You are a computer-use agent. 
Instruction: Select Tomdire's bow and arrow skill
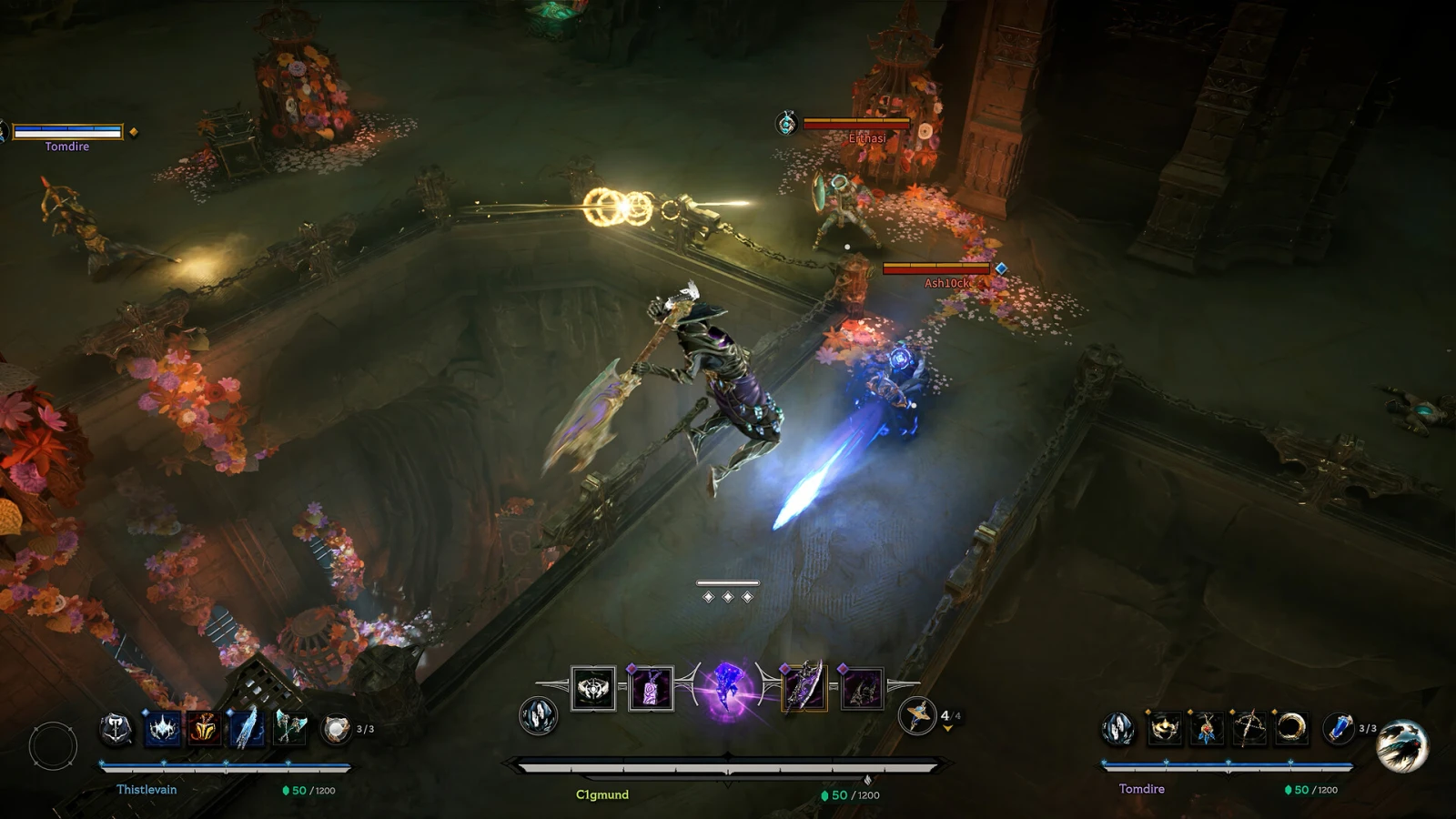pos(1249,728)
